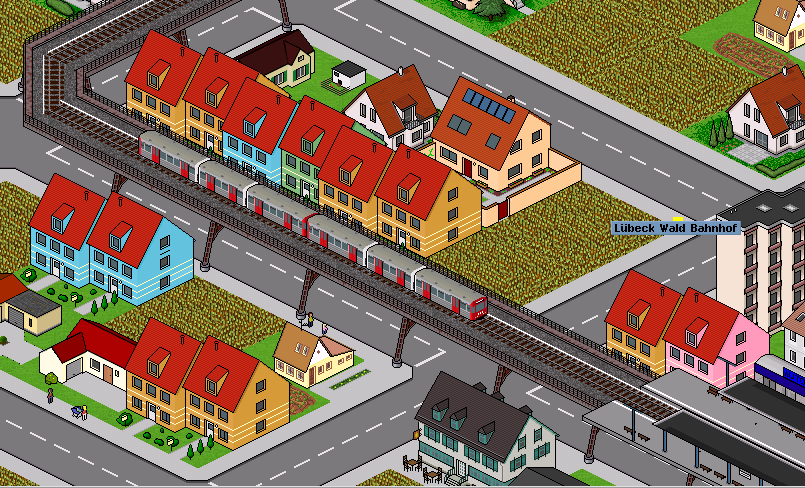Image resolution: width=805 pixels, height=488 pixels.
Task: Open the Lübeck Wald Bahnhof station label
Action: pyautogui.click(x=674, y=228)
